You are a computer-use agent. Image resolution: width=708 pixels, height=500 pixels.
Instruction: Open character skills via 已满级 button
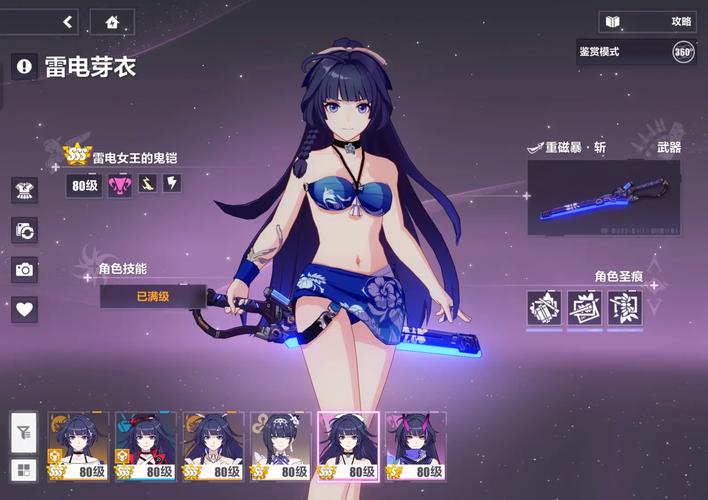[x=153, y=296]
